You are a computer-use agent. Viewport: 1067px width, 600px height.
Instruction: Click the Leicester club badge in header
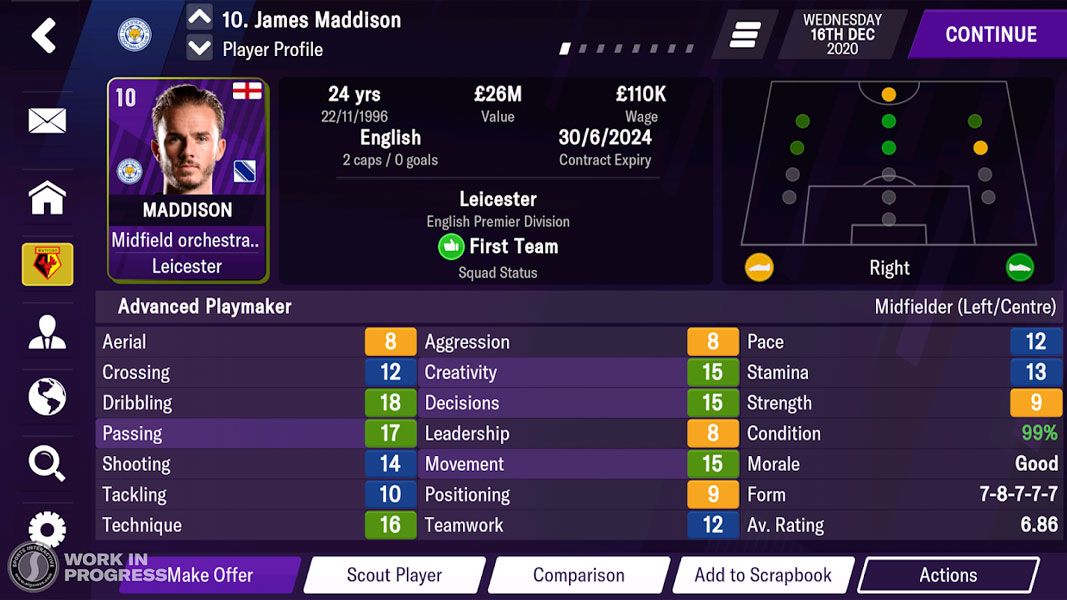coord(134,35)
